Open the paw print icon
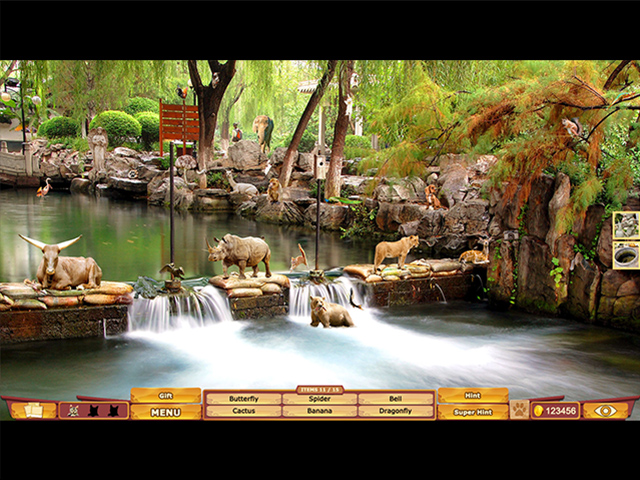This screenshot has width=640, height=480. [519, 409]
